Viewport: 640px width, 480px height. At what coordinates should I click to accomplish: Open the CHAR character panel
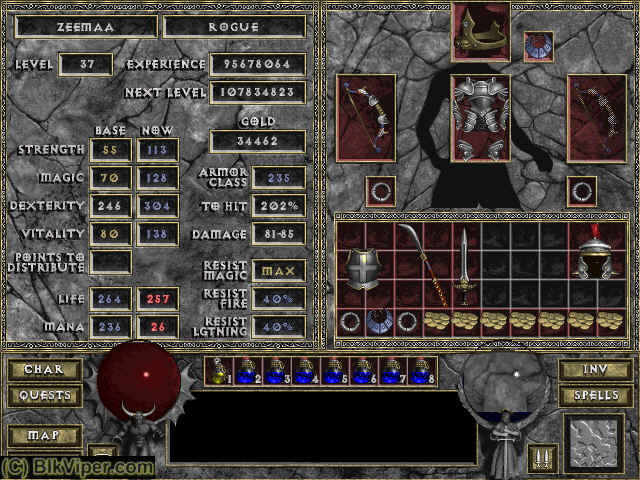point(44,369)
